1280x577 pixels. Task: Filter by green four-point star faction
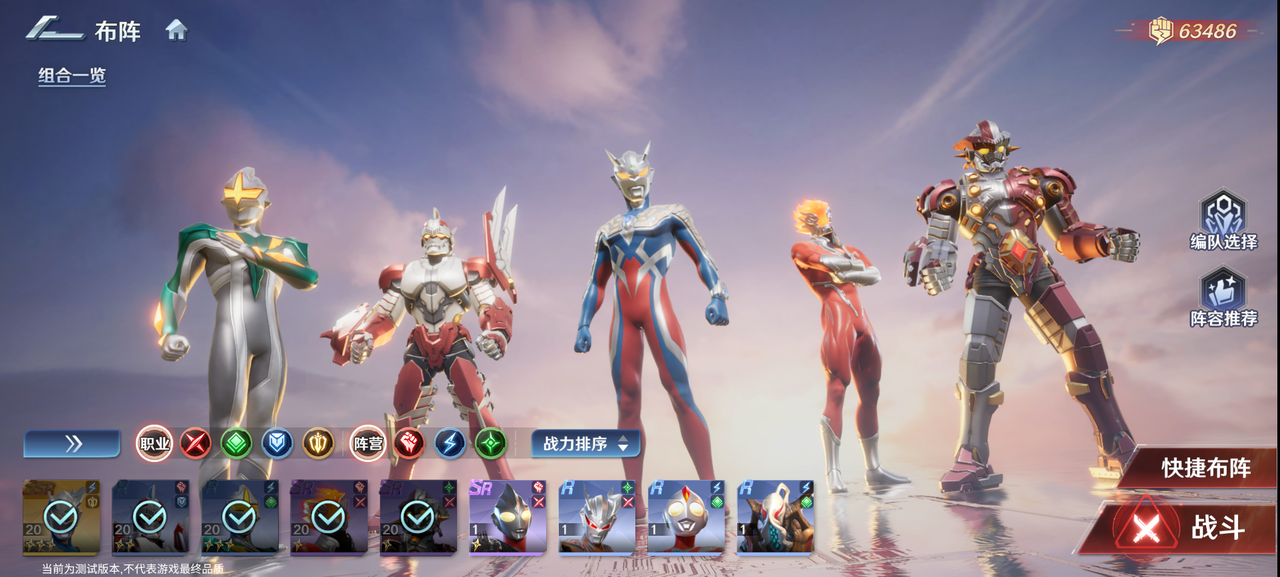pyautogui.click(x=491, y=443)
